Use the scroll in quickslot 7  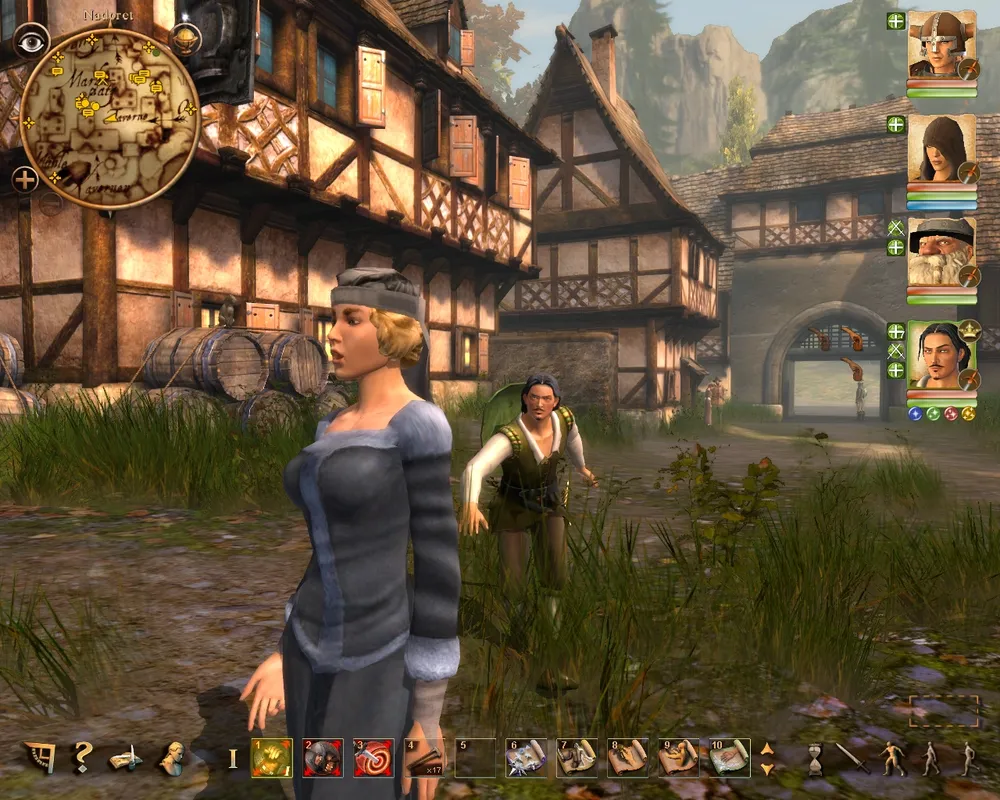click(577, 758)
